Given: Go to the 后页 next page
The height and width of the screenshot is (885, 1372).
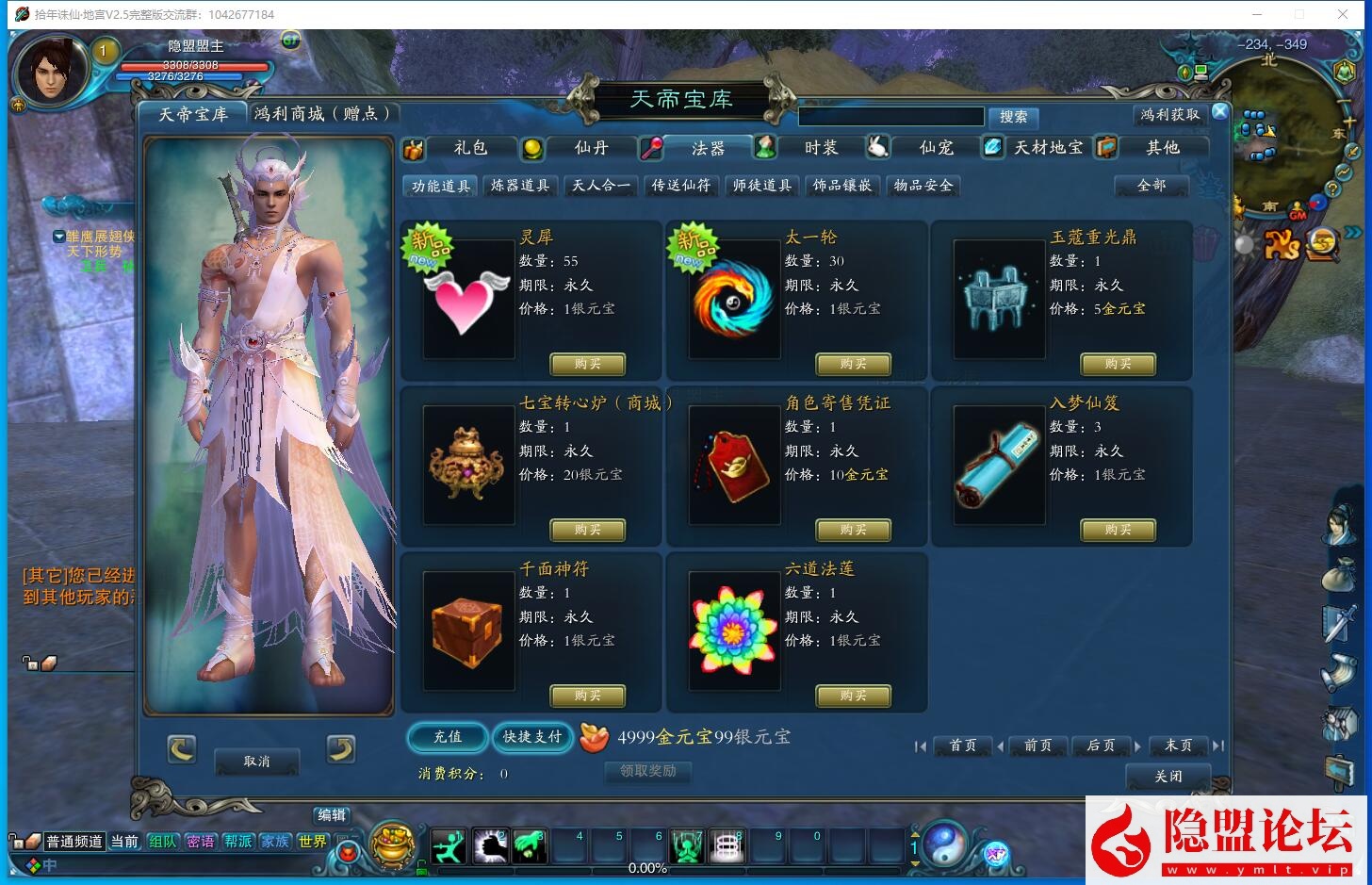Looking at the screenshot, I should pos(1101,746).
